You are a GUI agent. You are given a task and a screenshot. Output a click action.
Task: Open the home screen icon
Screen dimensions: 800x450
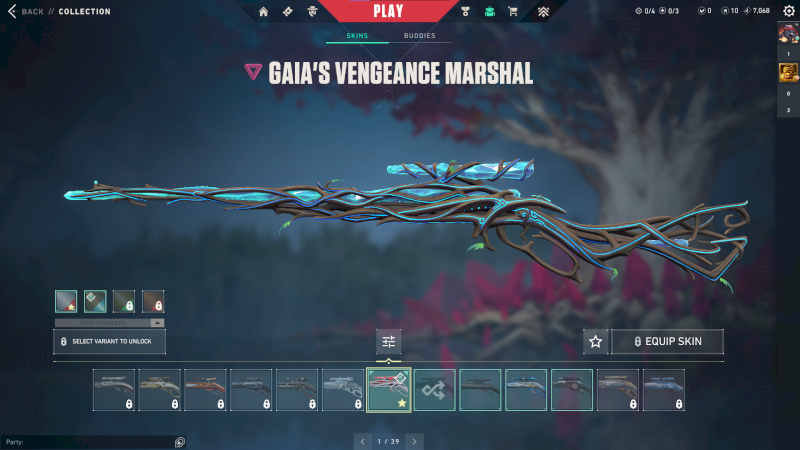click(264, 12)
